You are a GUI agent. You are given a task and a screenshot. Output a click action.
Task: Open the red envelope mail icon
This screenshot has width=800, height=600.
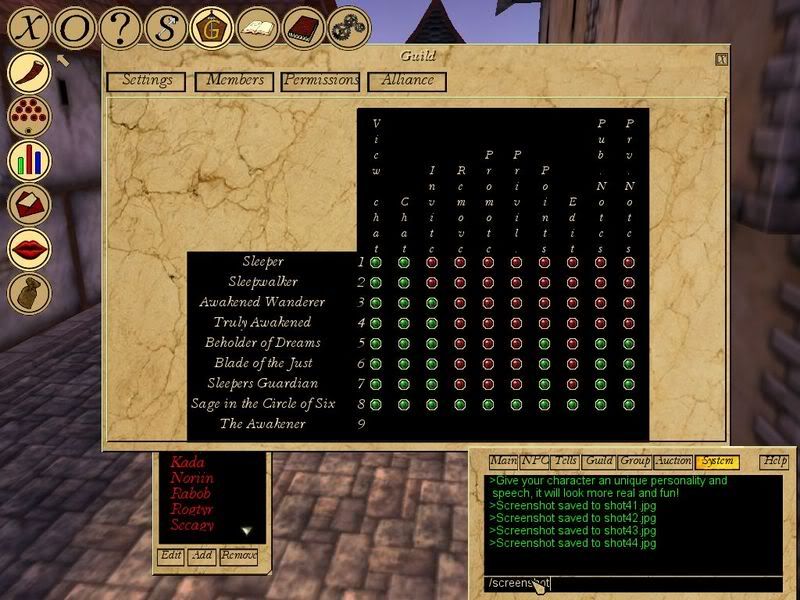click(30, 204)
